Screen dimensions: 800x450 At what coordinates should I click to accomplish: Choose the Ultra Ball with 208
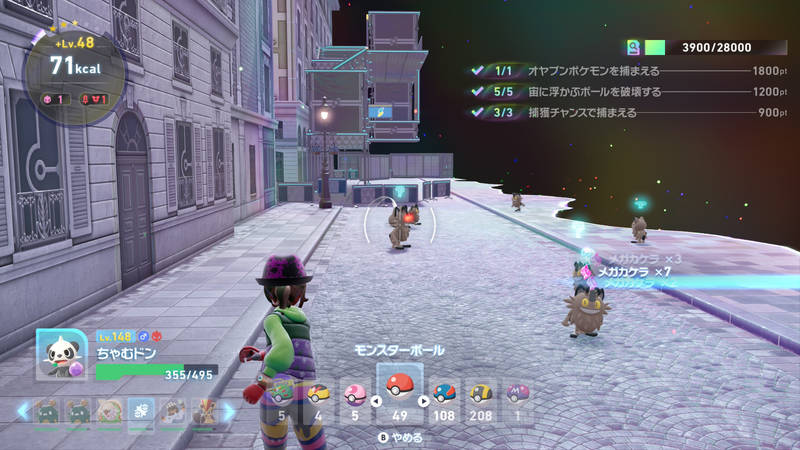[x=481, y=394]
